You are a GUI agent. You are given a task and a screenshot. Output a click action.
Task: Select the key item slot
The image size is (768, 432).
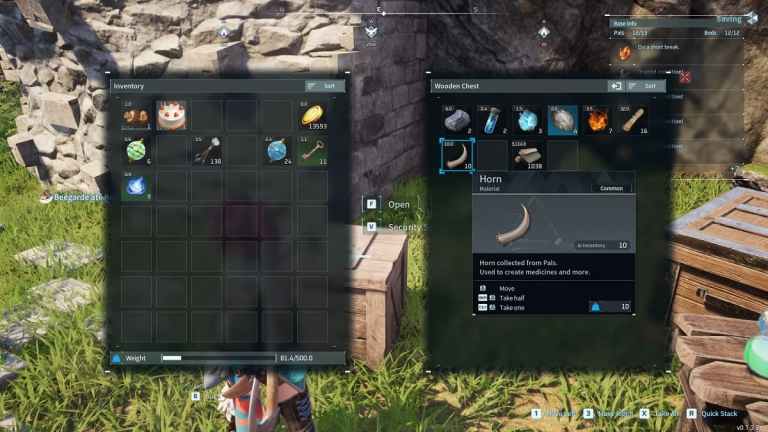(312, 150)
